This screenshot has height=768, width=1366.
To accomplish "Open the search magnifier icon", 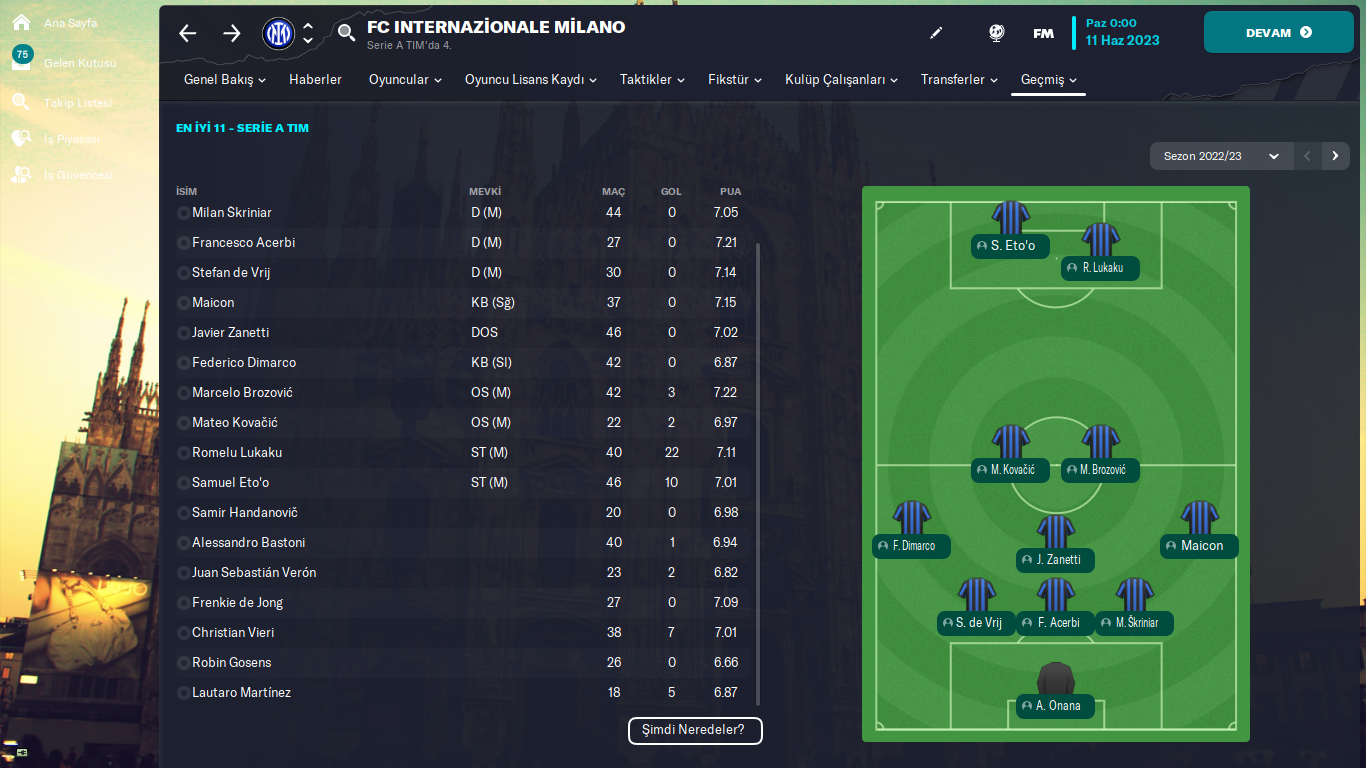I will click(x=346, y=33).
